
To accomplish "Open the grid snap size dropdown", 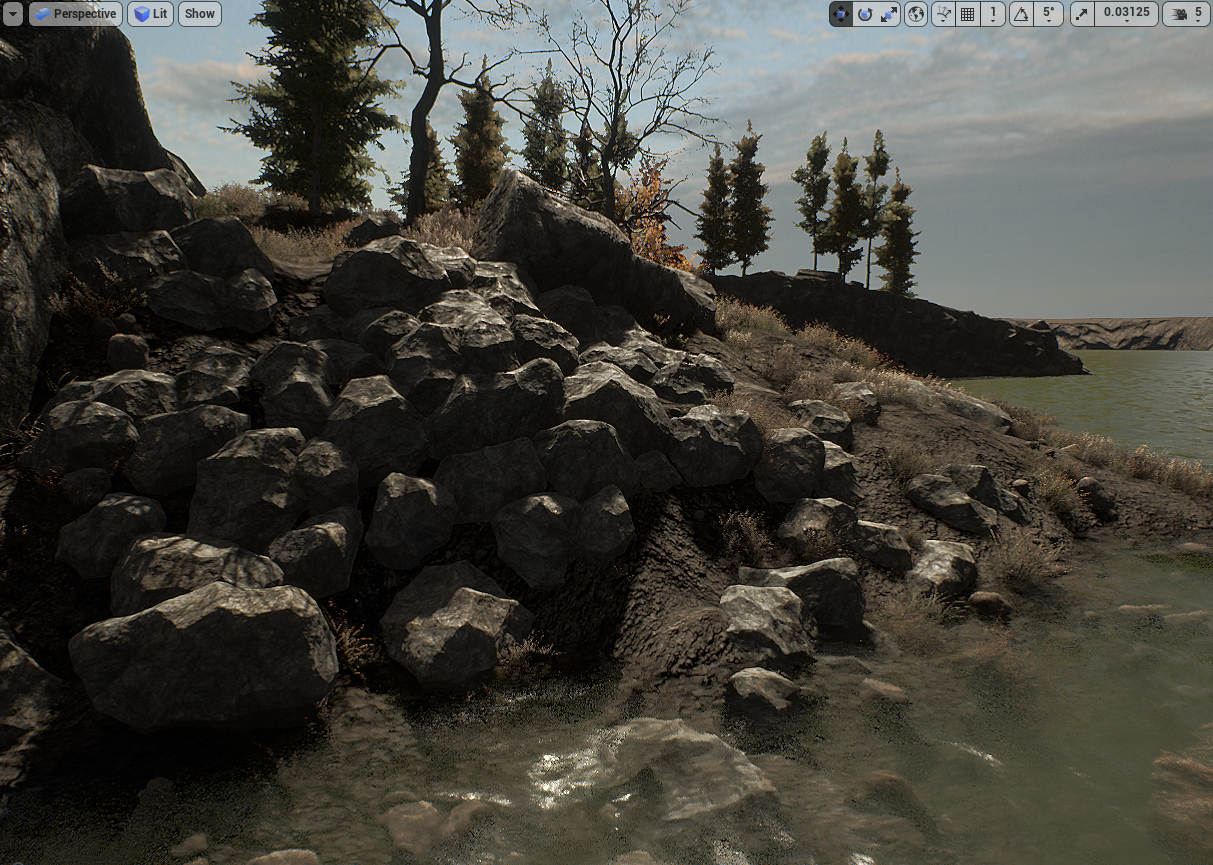I will click(x=993, y=14).
